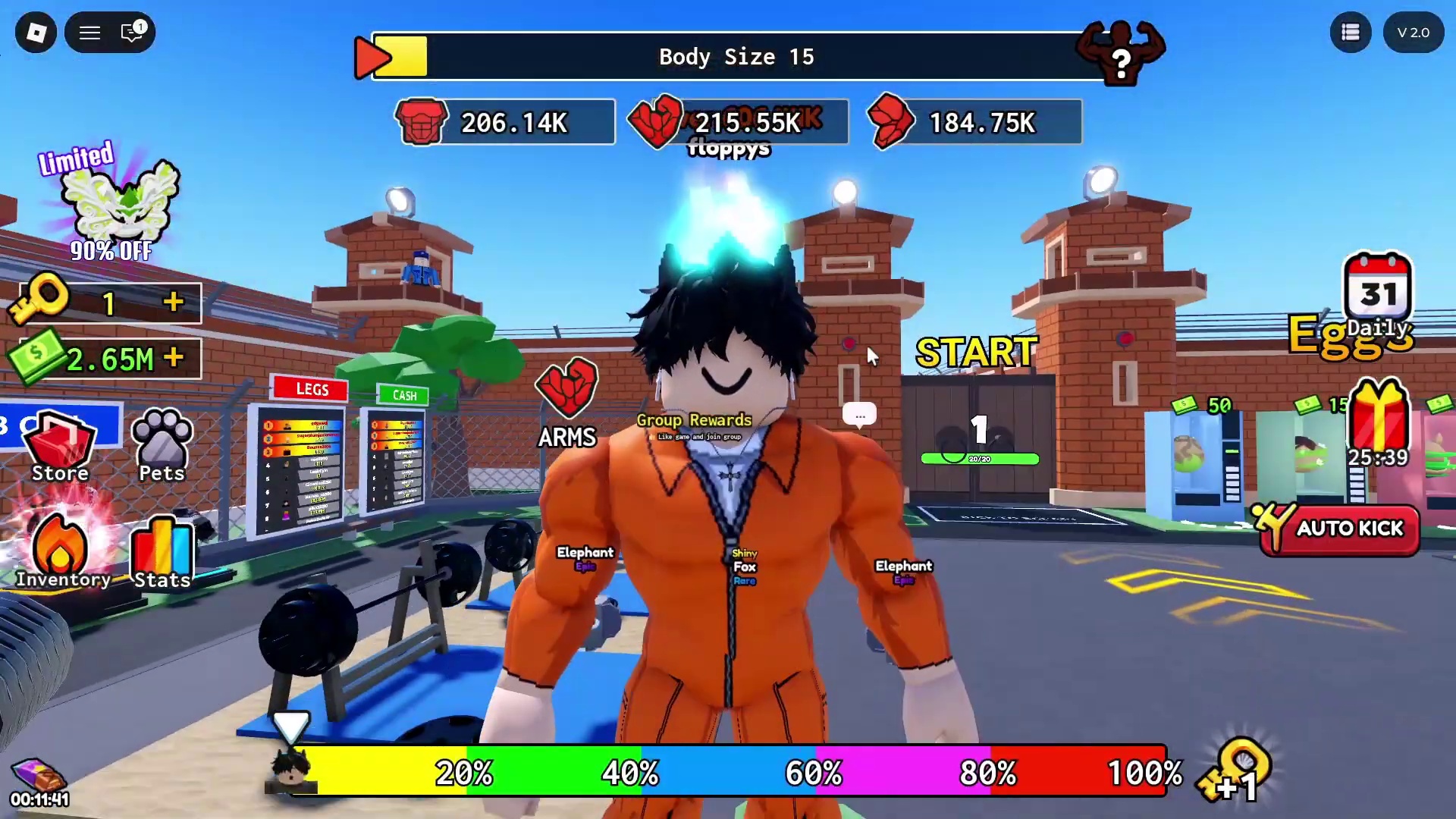Buy more cash with the plus button
1456x819 pixels.
click(x=174, y=357)
